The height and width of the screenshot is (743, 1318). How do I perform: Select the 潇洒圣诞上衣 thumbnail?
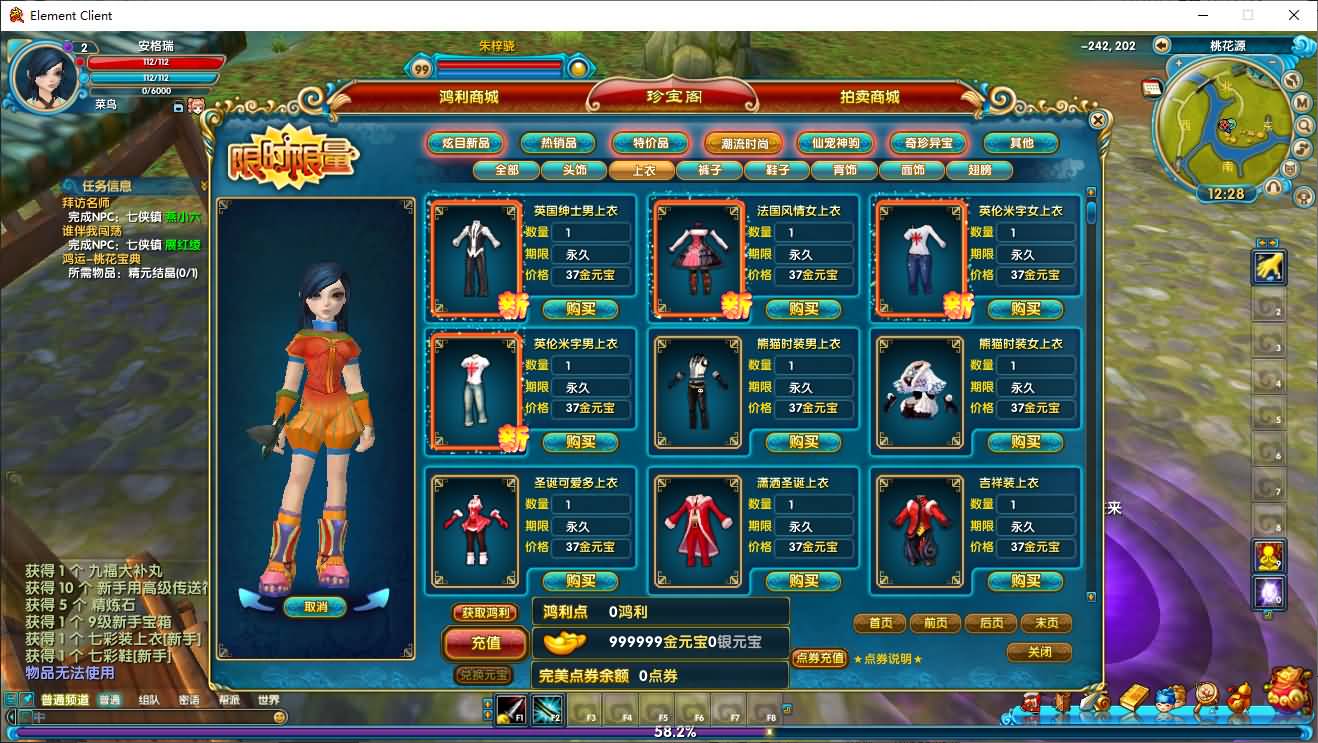click(x=697, y=530)
